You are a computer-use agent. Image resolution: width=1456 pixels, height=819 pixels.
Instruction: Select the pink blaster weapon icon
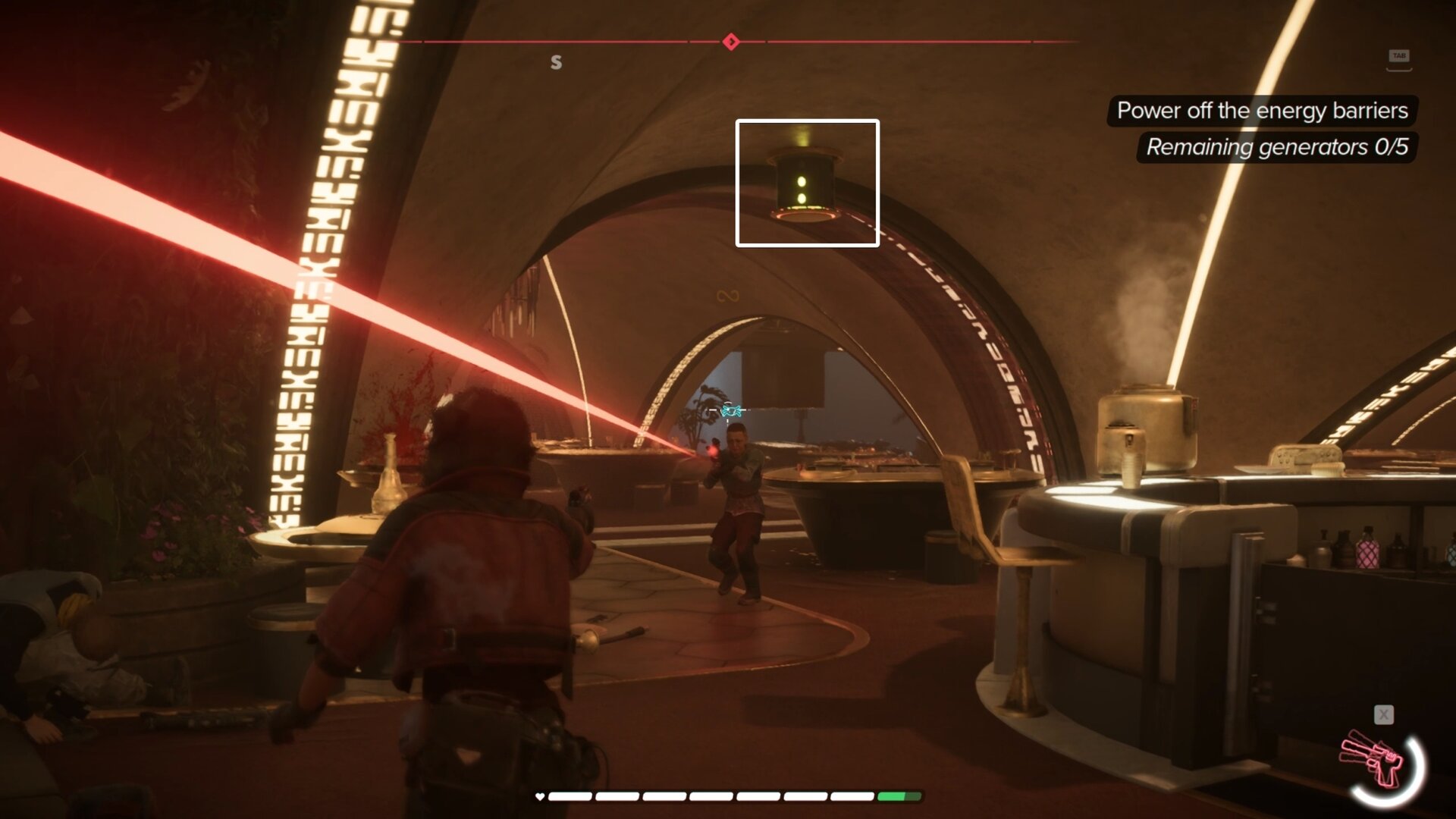1374,759
